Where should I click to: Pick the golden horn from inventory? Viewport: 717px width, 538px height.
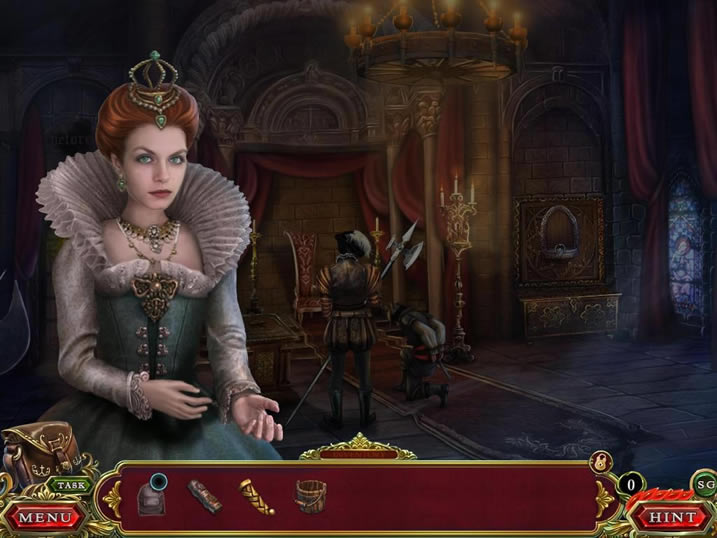(x=256, y=495)
